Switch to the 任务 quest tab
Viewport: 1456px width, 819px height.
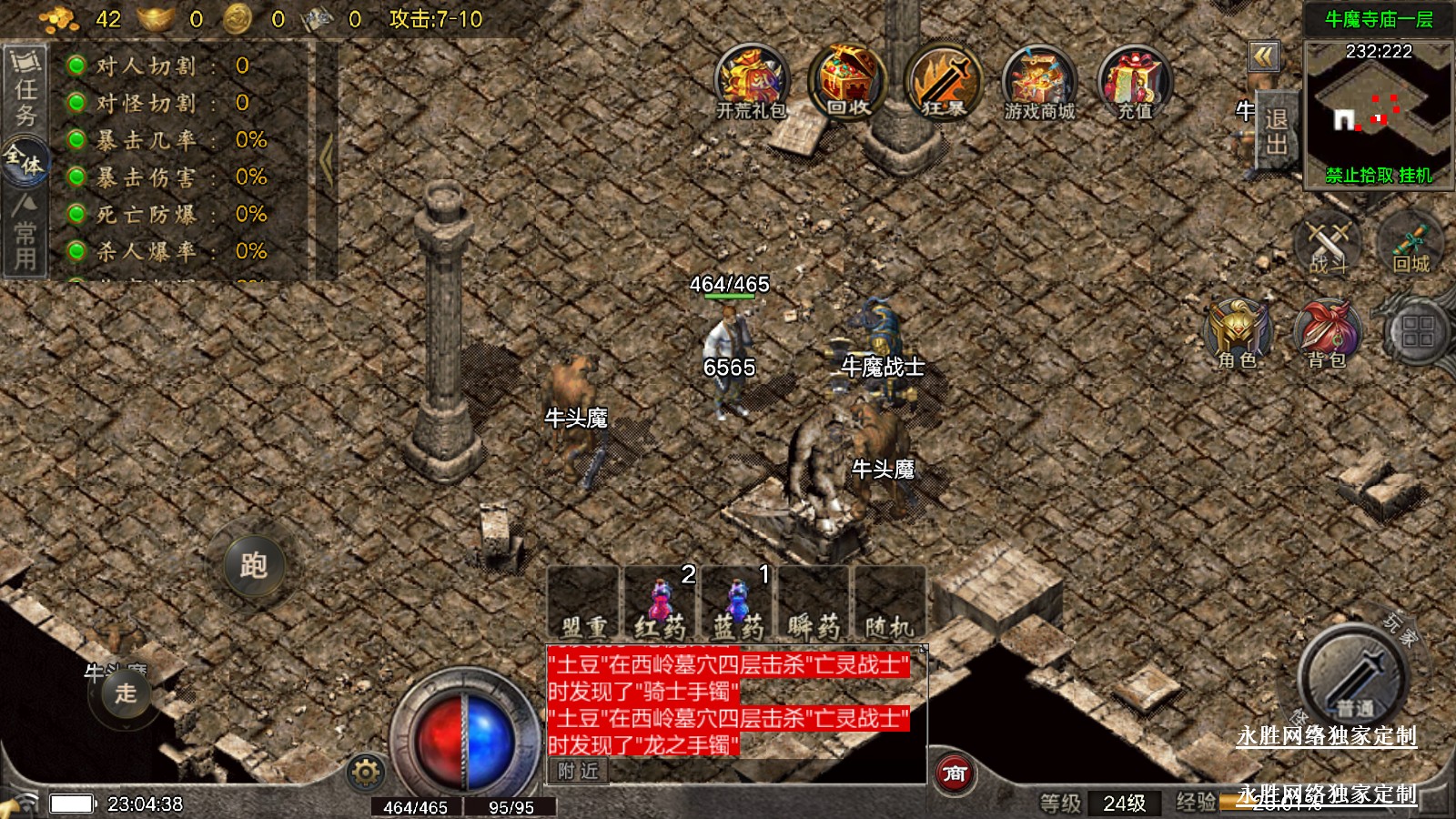click(25, 91)
